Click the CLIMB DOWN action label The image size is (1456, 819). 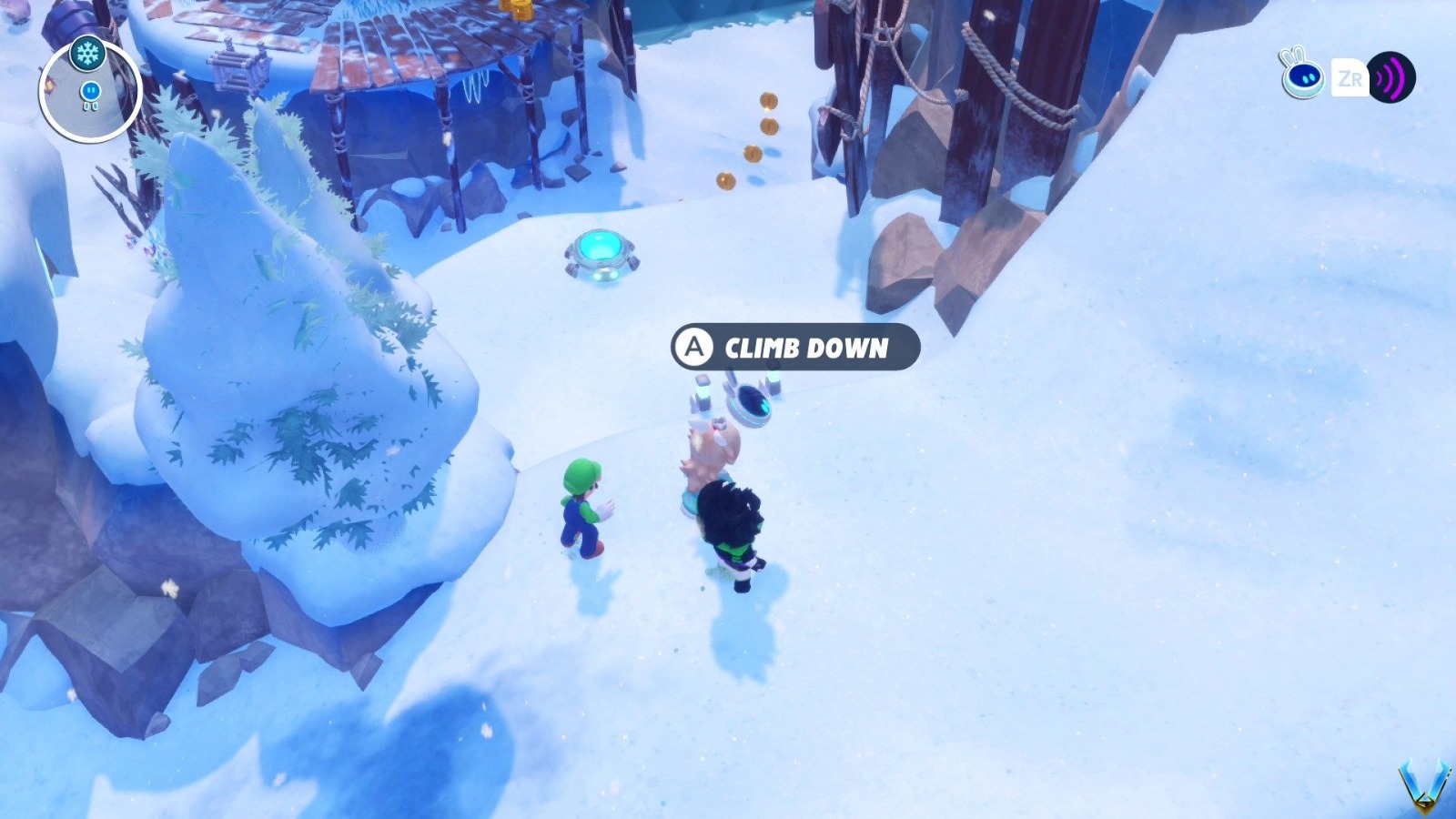click(804, 347)
